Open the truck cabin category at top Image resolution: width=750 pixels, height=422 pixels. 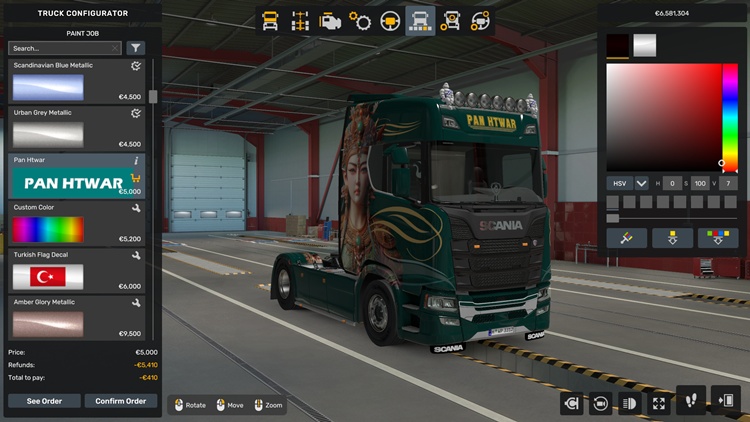[x=270, y=20]
